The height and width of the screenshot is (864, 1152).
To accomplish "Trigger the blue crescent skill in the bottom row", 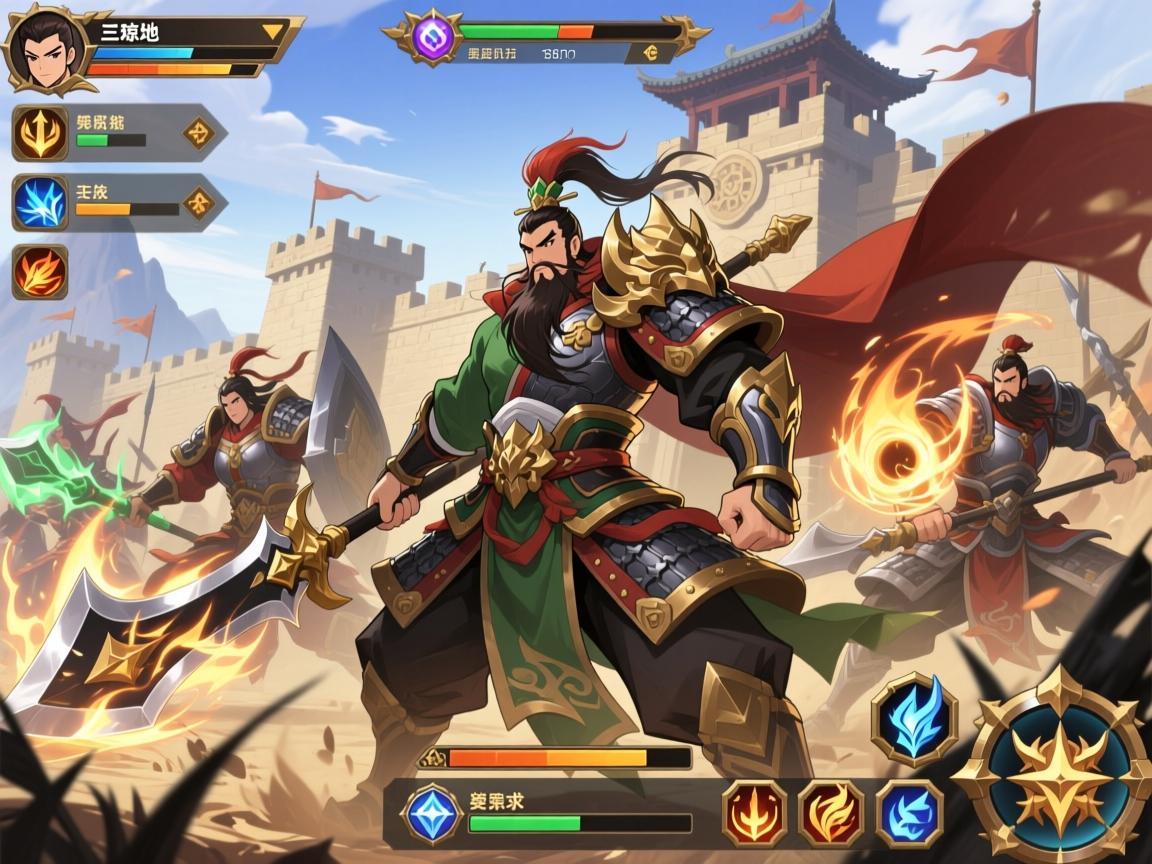I will tap(909, 813).
